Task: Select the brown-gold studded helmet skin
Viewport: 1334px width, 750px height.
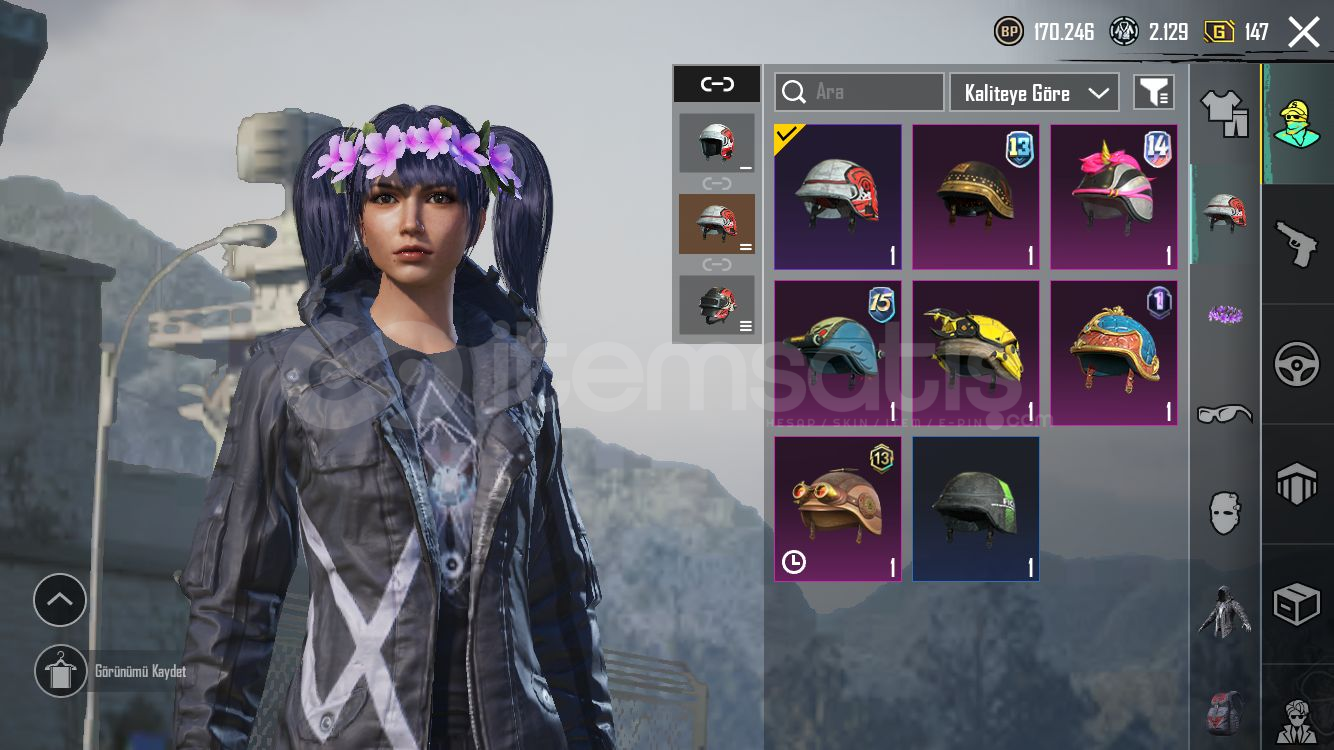Action: pos(975,197)
